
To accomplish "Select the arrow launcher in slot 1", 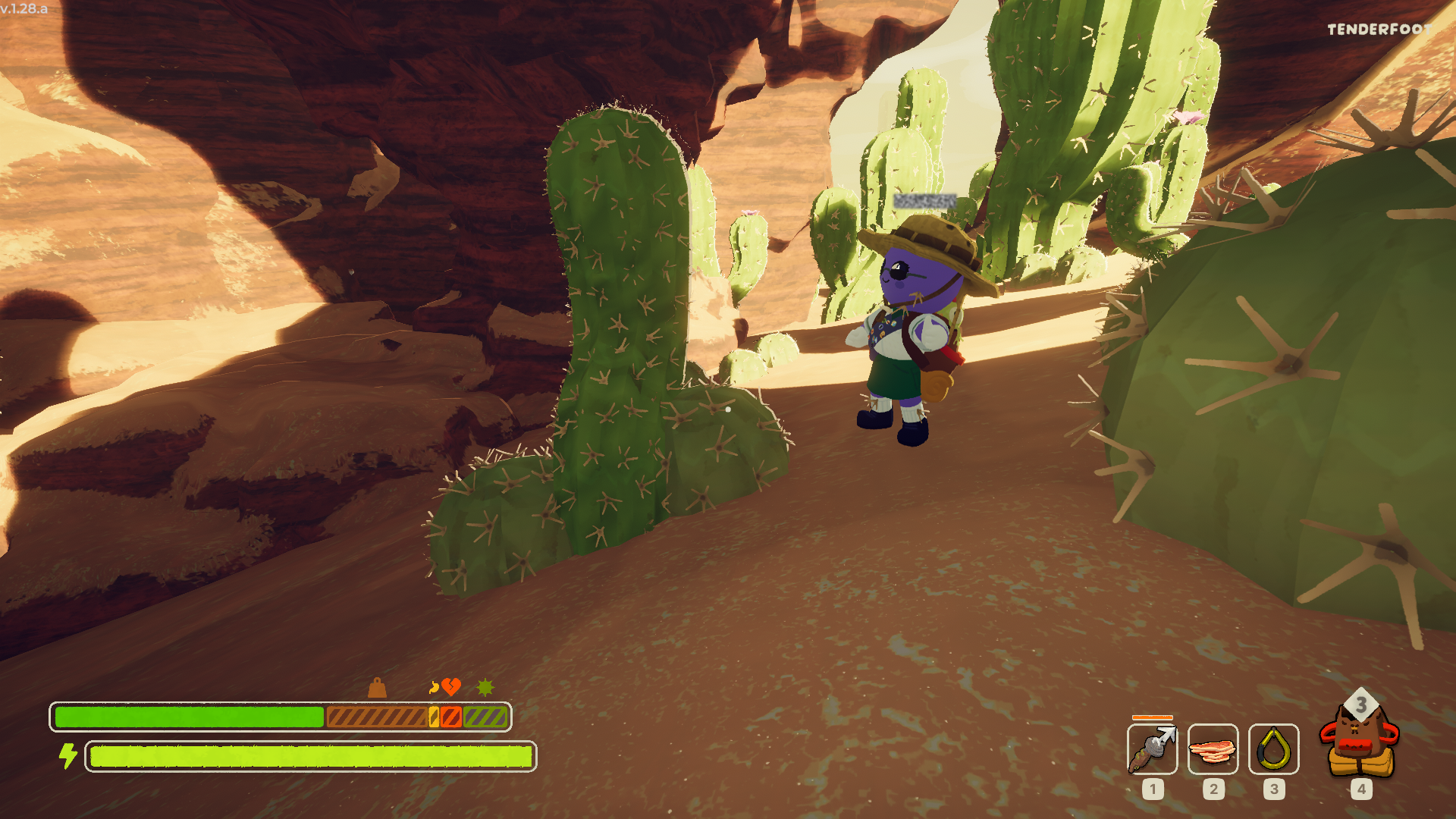I will (x=1152, y=749).
